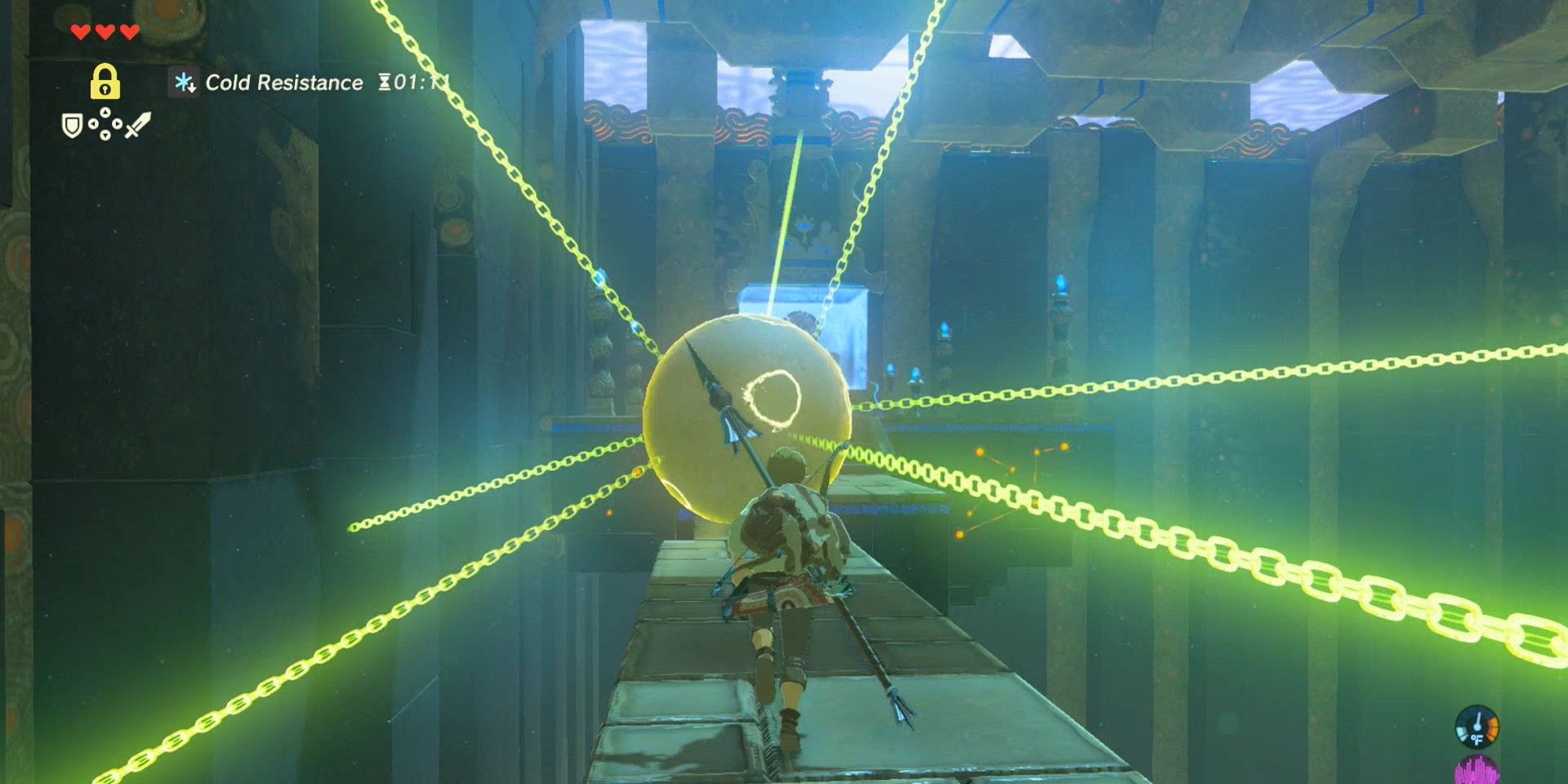Select the Cold Resistance snowflake buff icon

point(184,82)
